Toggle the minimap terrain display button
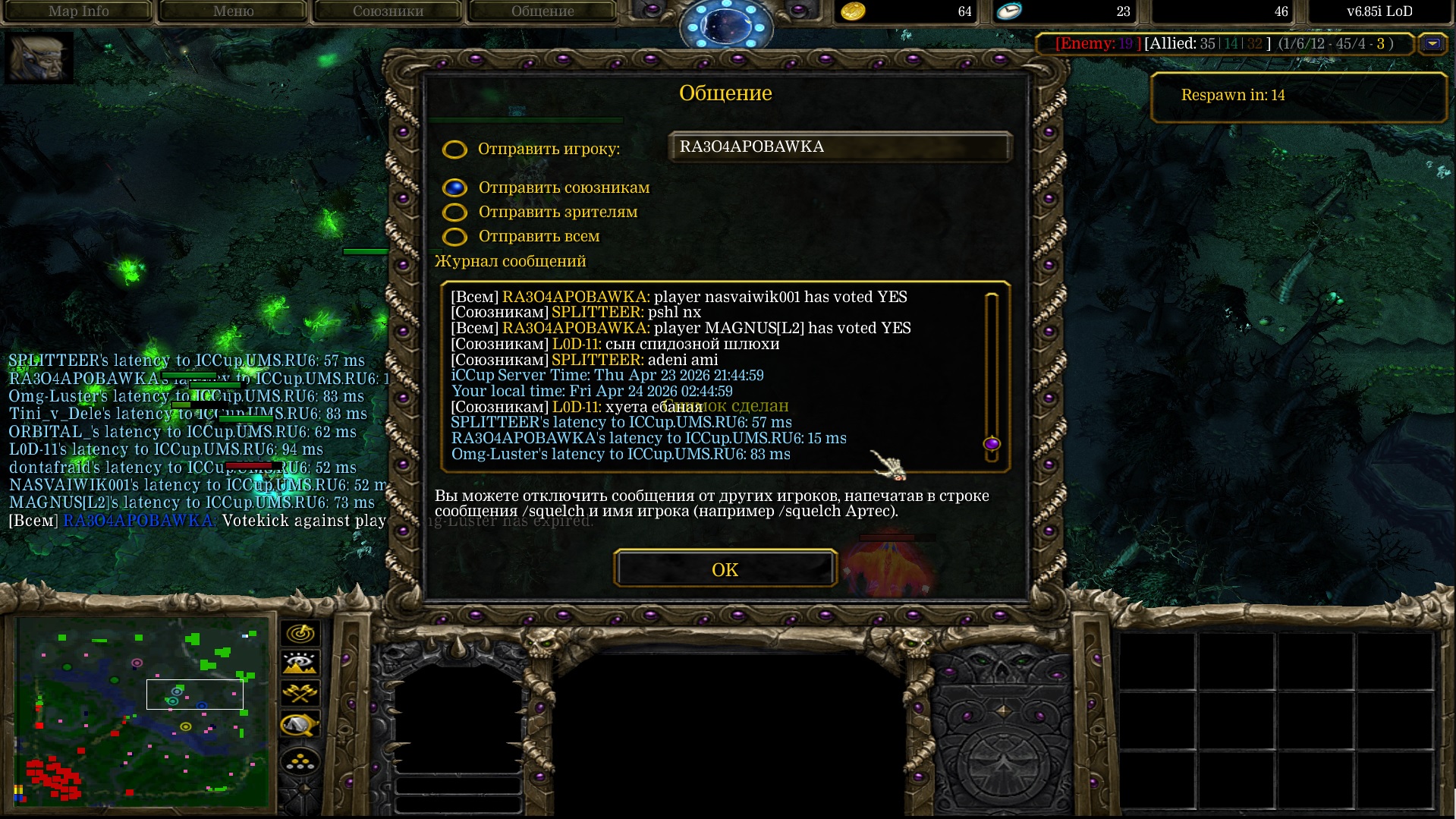1456x819 pixels. click(300, 663)
